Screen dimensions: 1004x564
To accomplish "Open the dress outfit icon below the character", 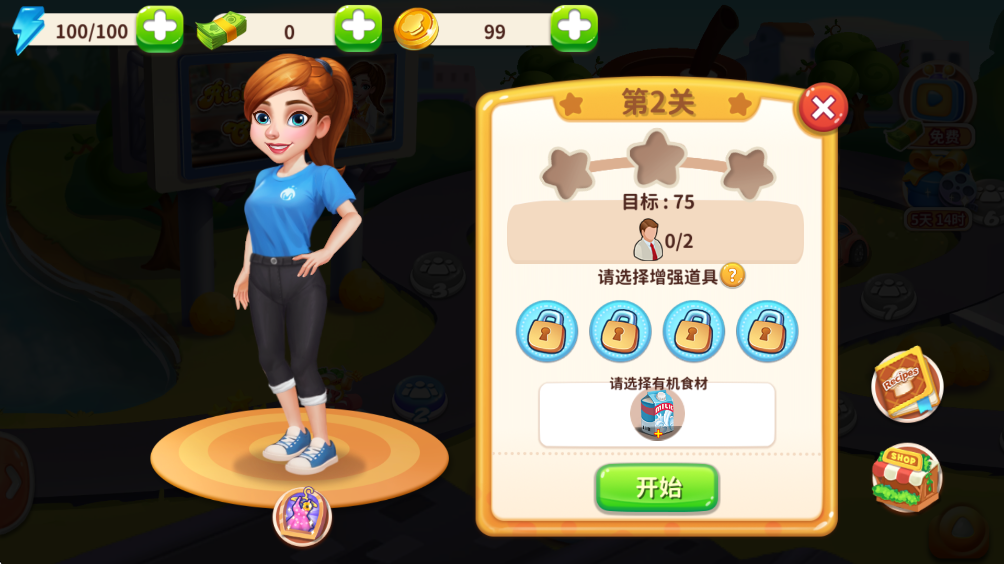I will pos(302,516).
